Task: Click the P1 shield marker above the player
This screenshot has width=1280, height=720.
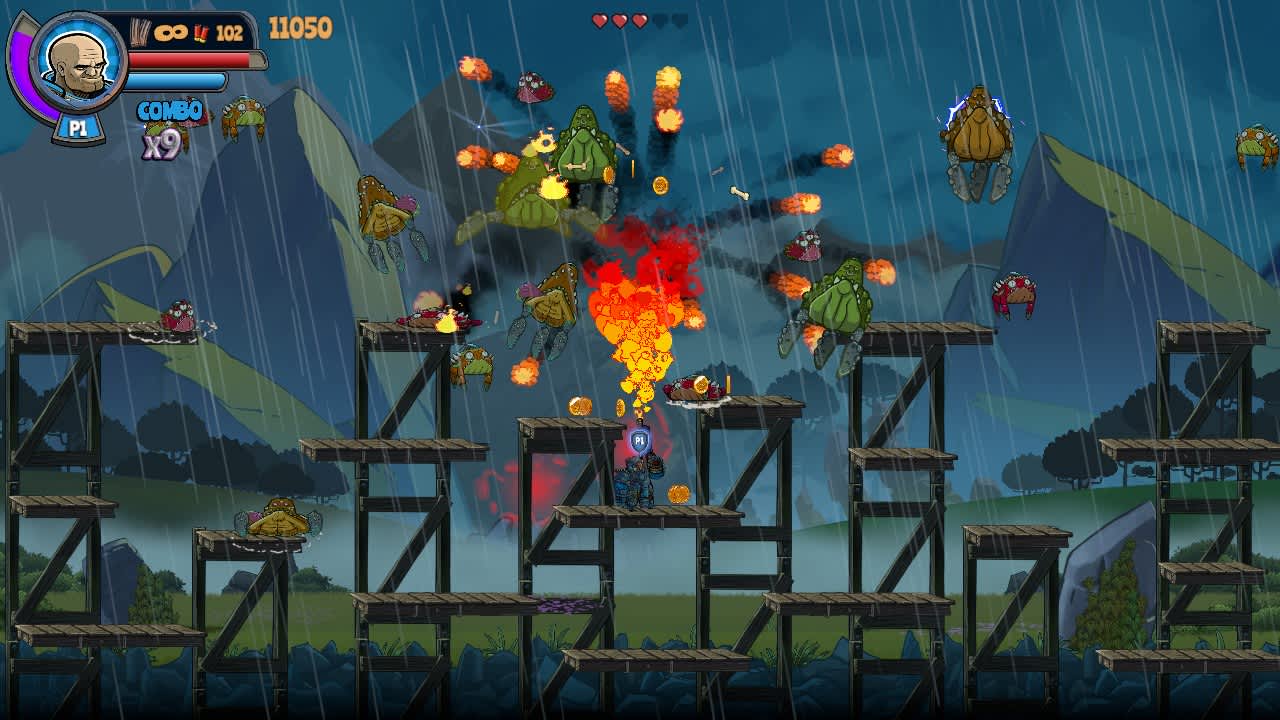Action: click(x=638, y=440)
